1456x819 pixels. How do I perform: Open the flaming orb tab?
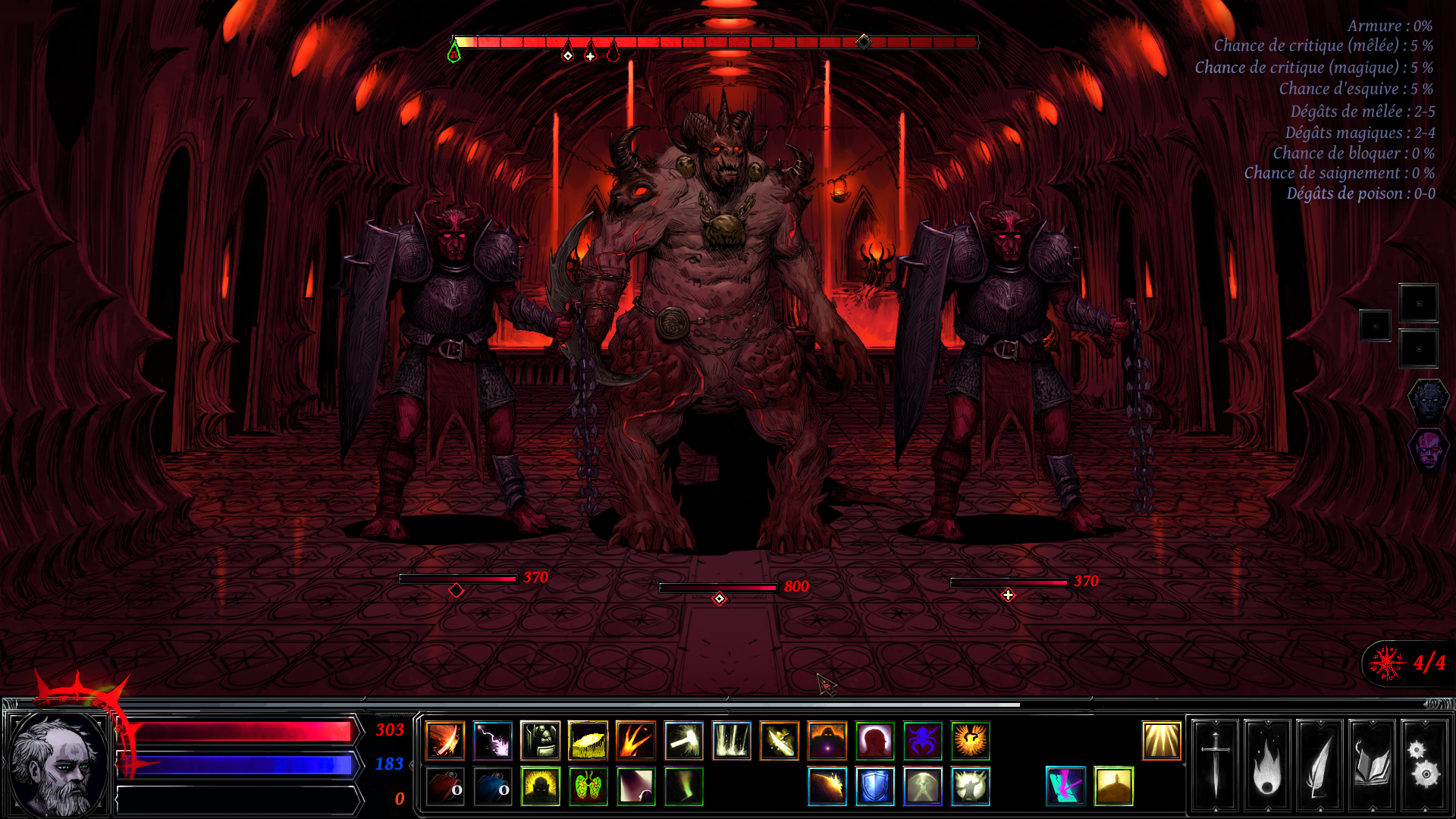[x=1268, y=766]
